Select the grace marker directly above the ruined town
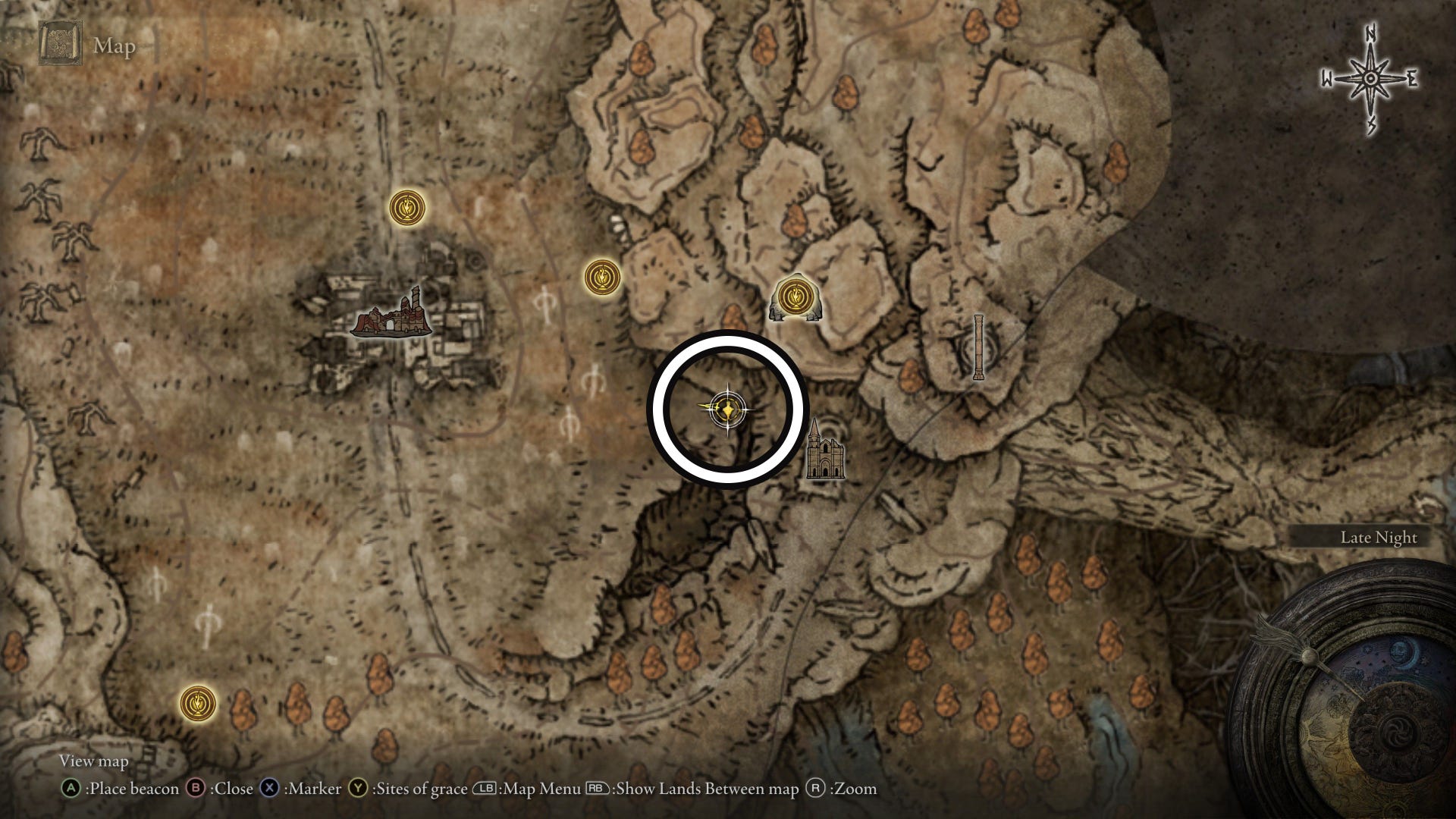Screen dimensions: 1456x819 coord(407,206)
